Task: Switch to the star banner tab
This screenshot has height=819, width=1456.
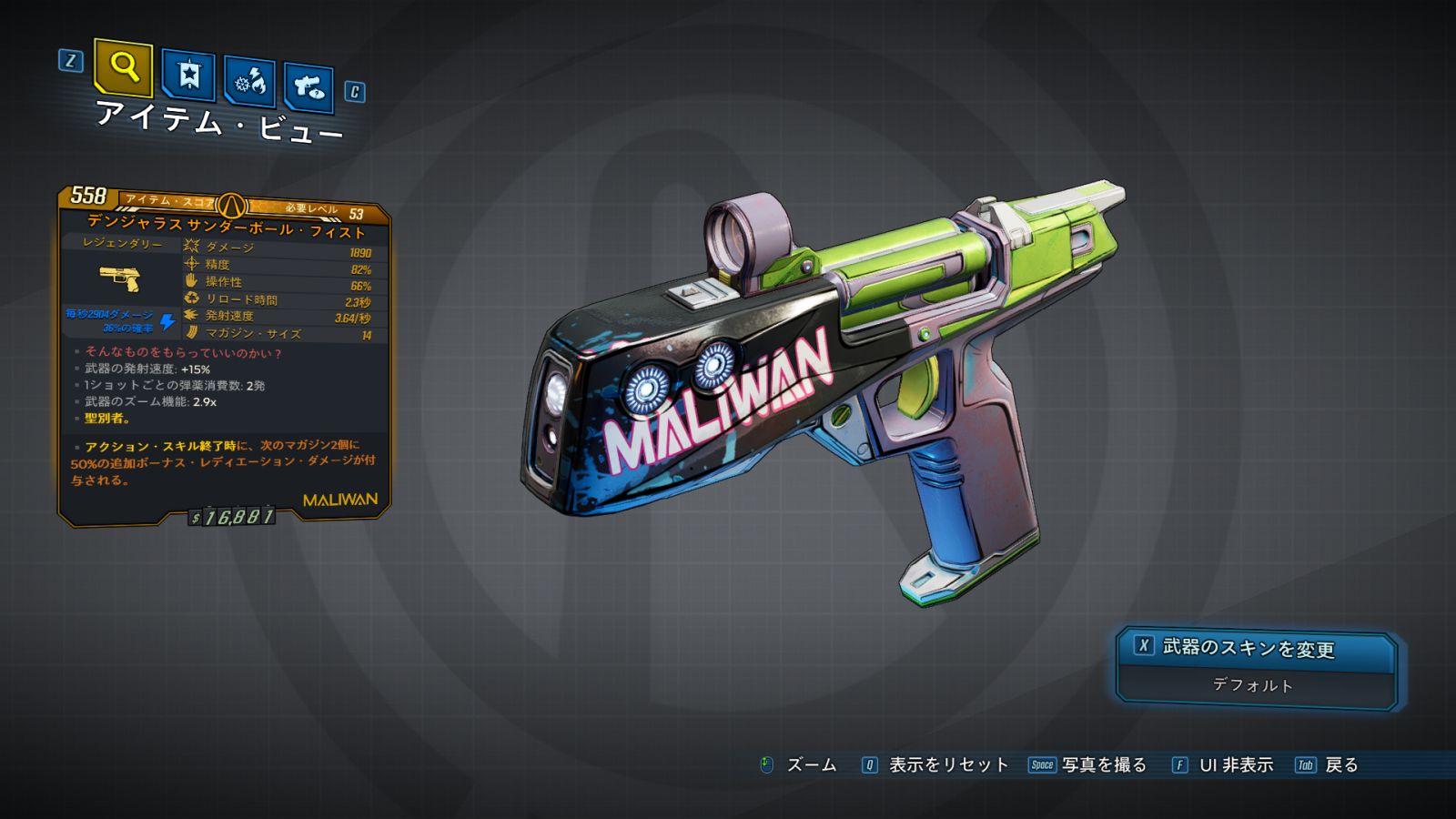Action: pos(188,76)
